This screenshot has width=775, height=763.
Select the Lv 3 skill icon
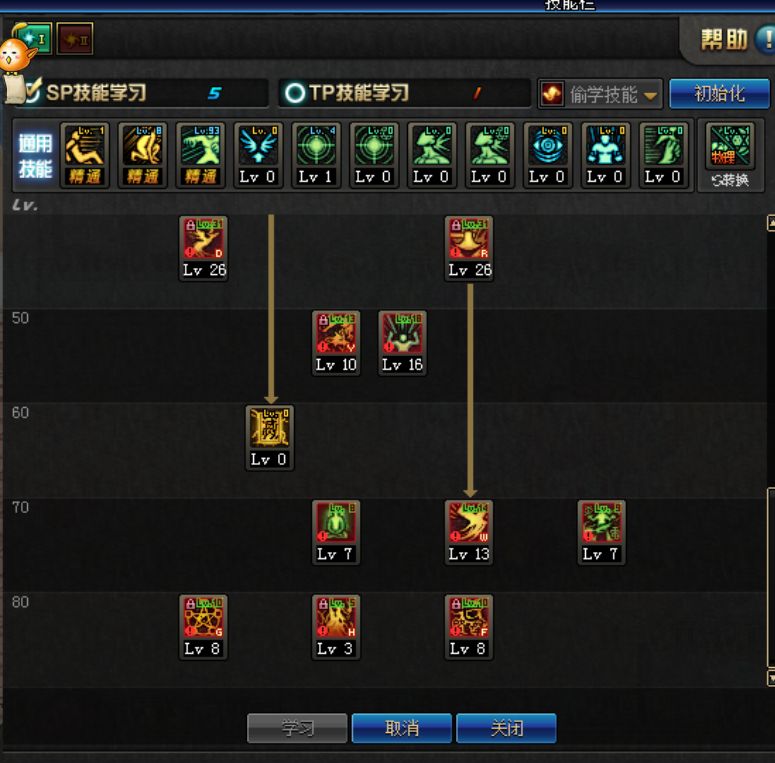click(336, 618)
